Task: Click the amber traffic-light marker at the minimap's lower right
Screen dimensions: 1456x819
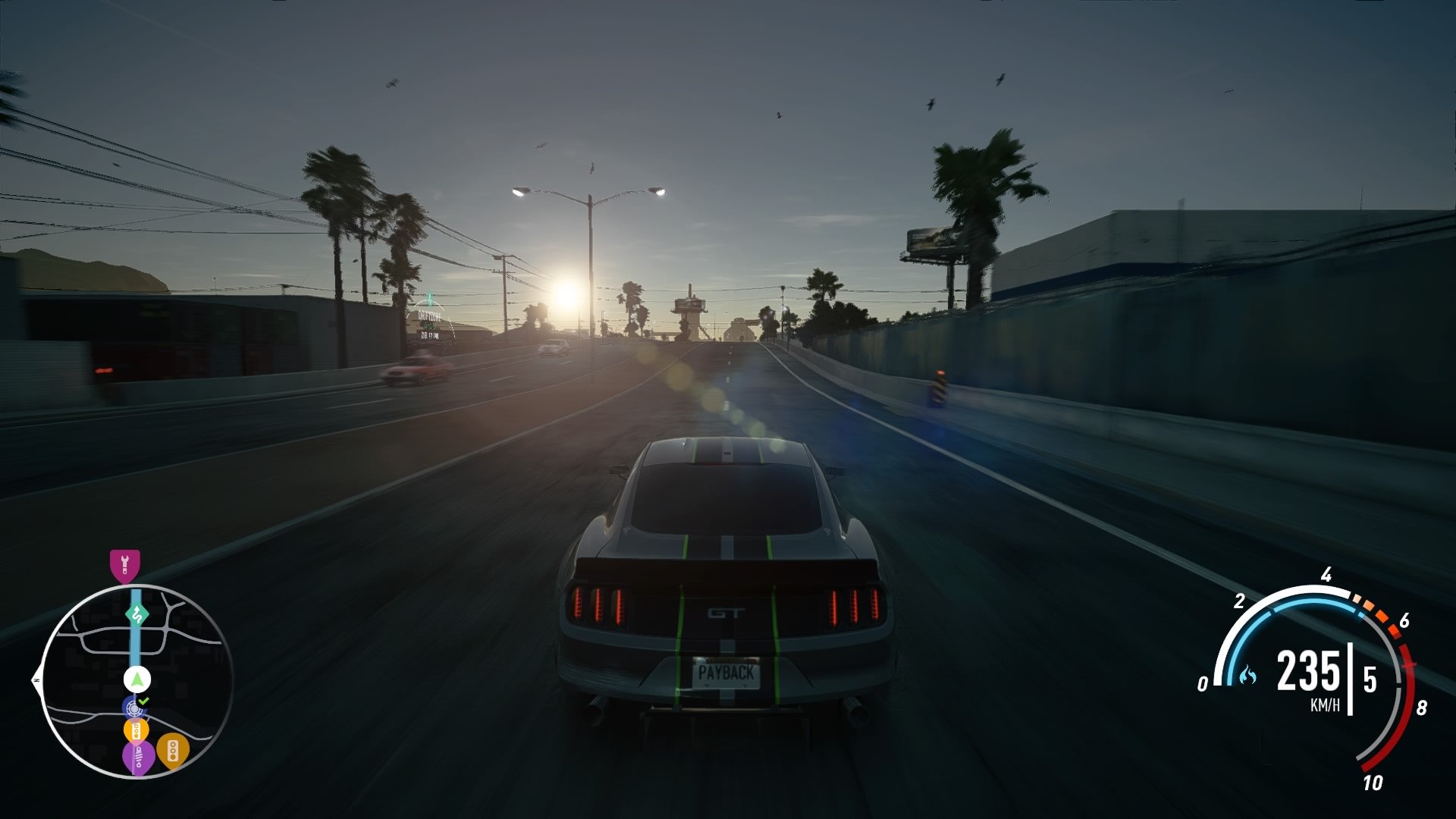Action: (x=173, y=752)
